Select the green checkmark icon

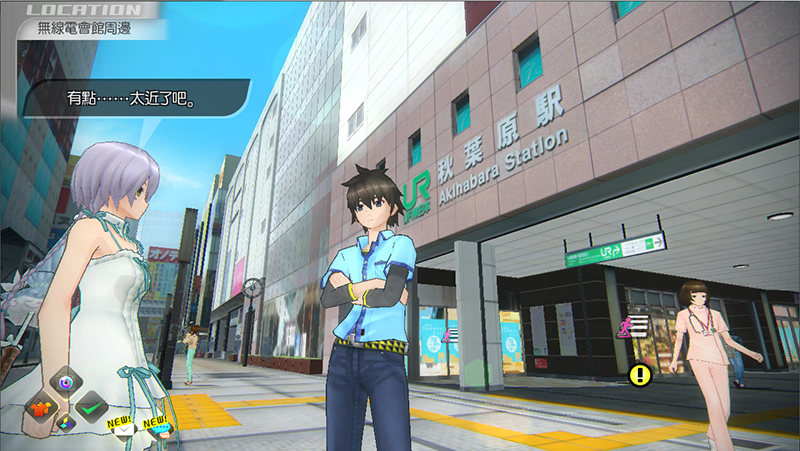tap(91, 407)
